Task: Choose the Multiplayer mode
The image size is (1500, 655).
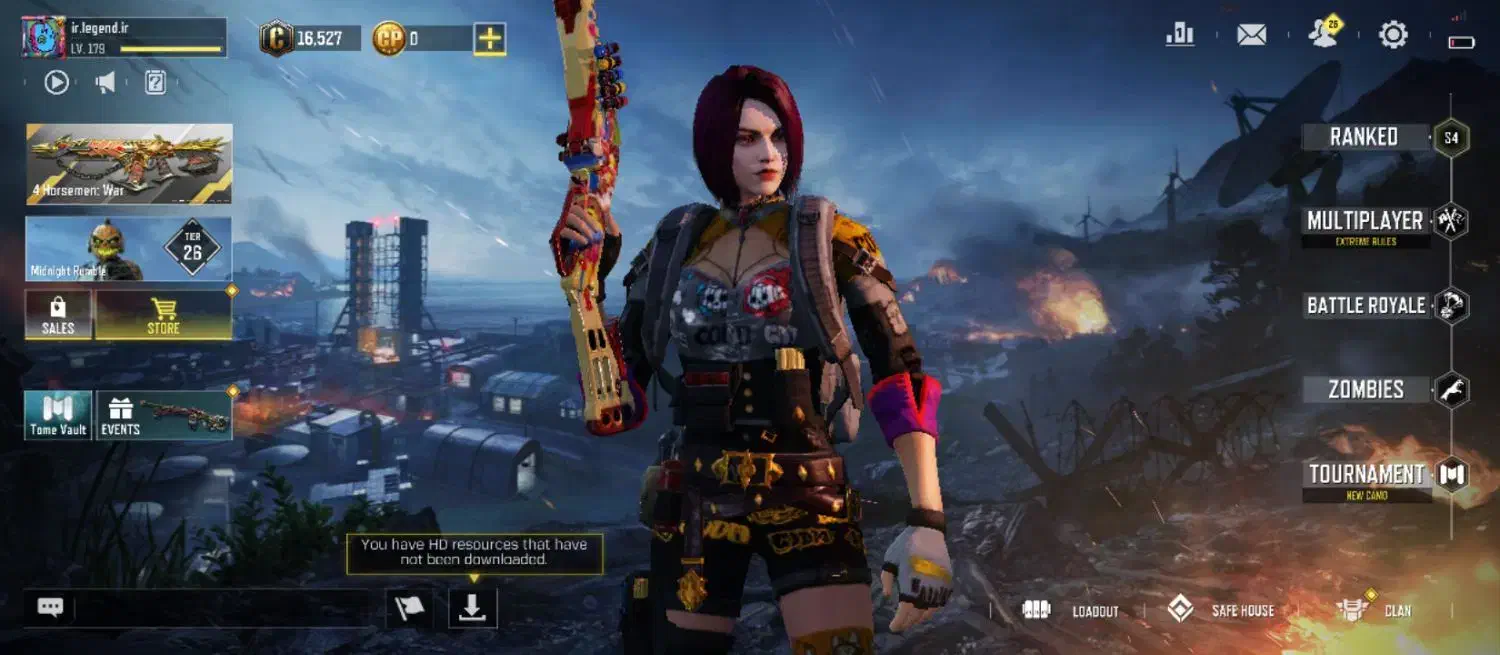Action: [1365, 221]
